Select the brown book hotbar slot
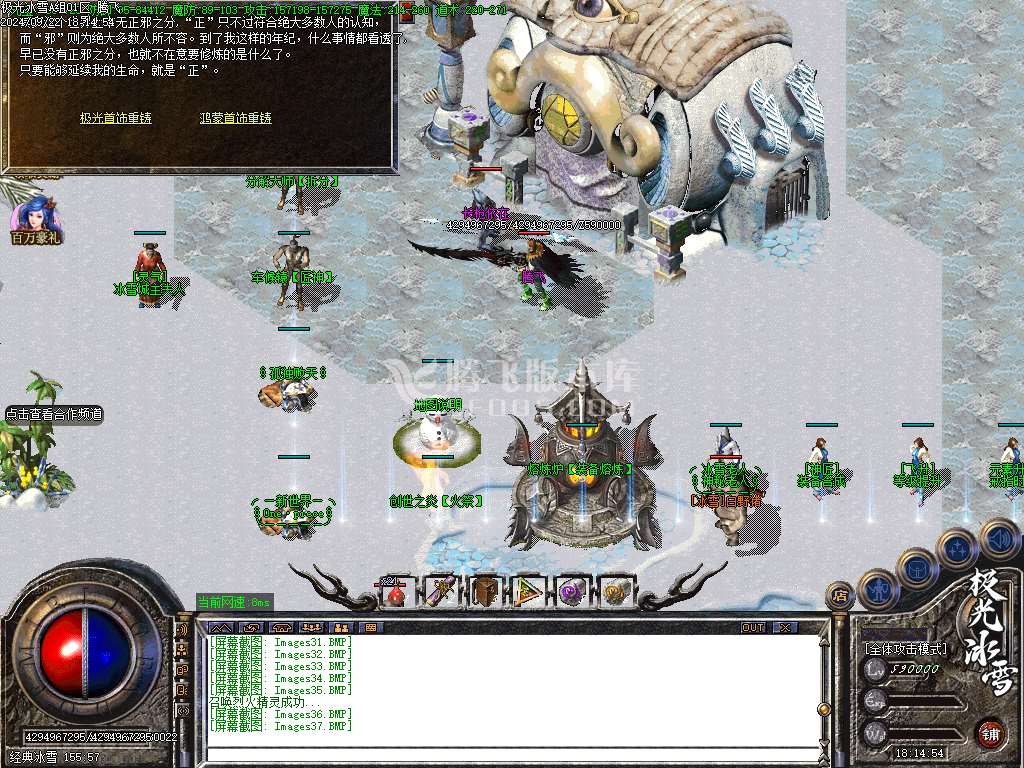Image resolution: width=1024 pixels, height=768 pixels. click(x=485, y=592)
